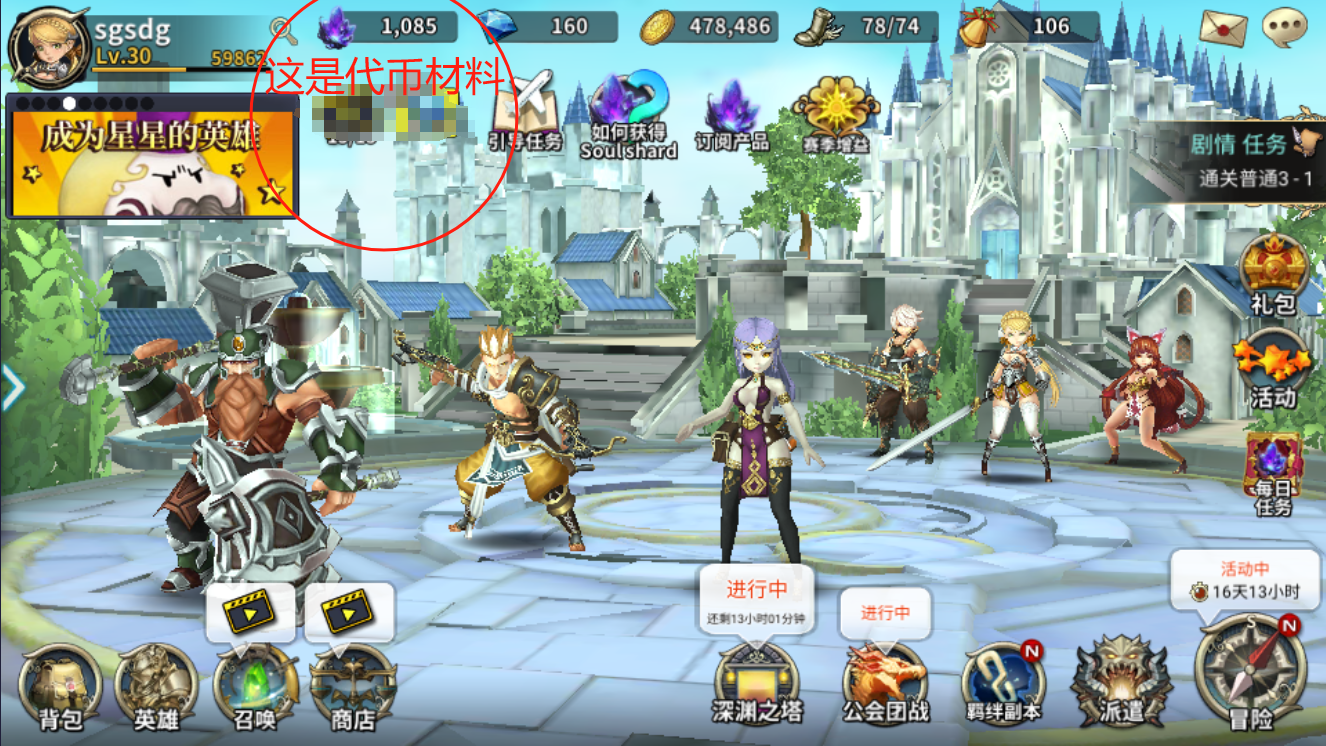View the 赛季增益 season buff
Viewport: 1326px width, 746px height.
[x=835, y=117]
